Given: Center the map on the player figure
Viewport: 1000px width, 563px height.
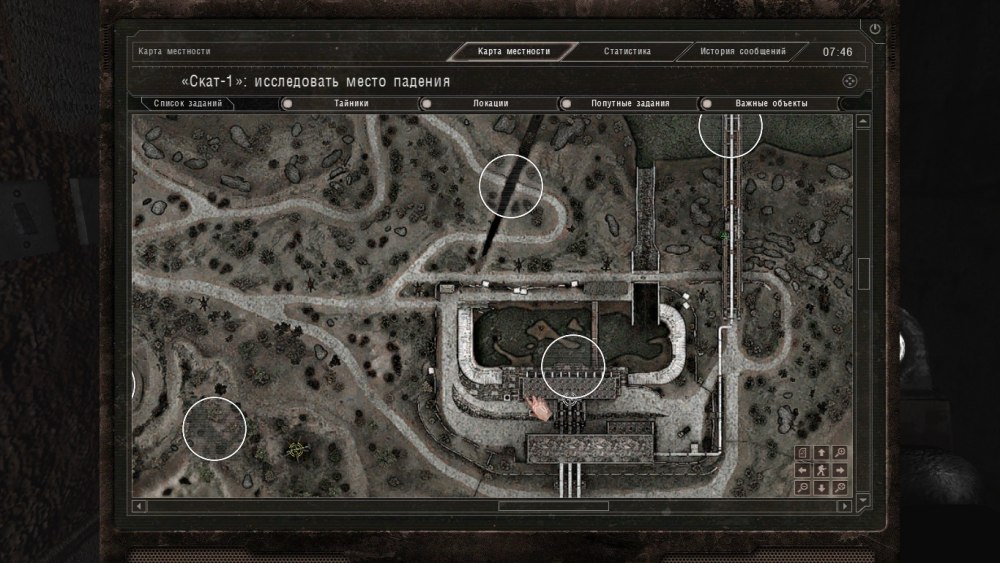Looking at the screenshot, I should pyautogui.click(x=821, y=470).
